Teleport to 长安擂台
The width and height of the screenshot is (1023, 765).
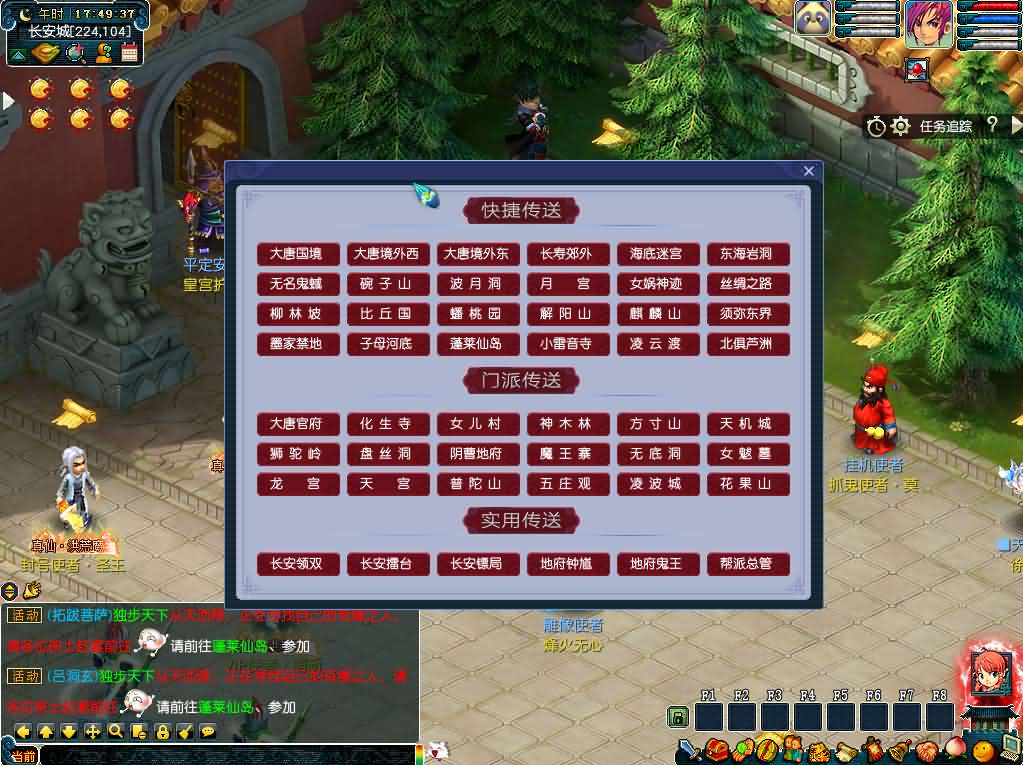tap(387, 564)
